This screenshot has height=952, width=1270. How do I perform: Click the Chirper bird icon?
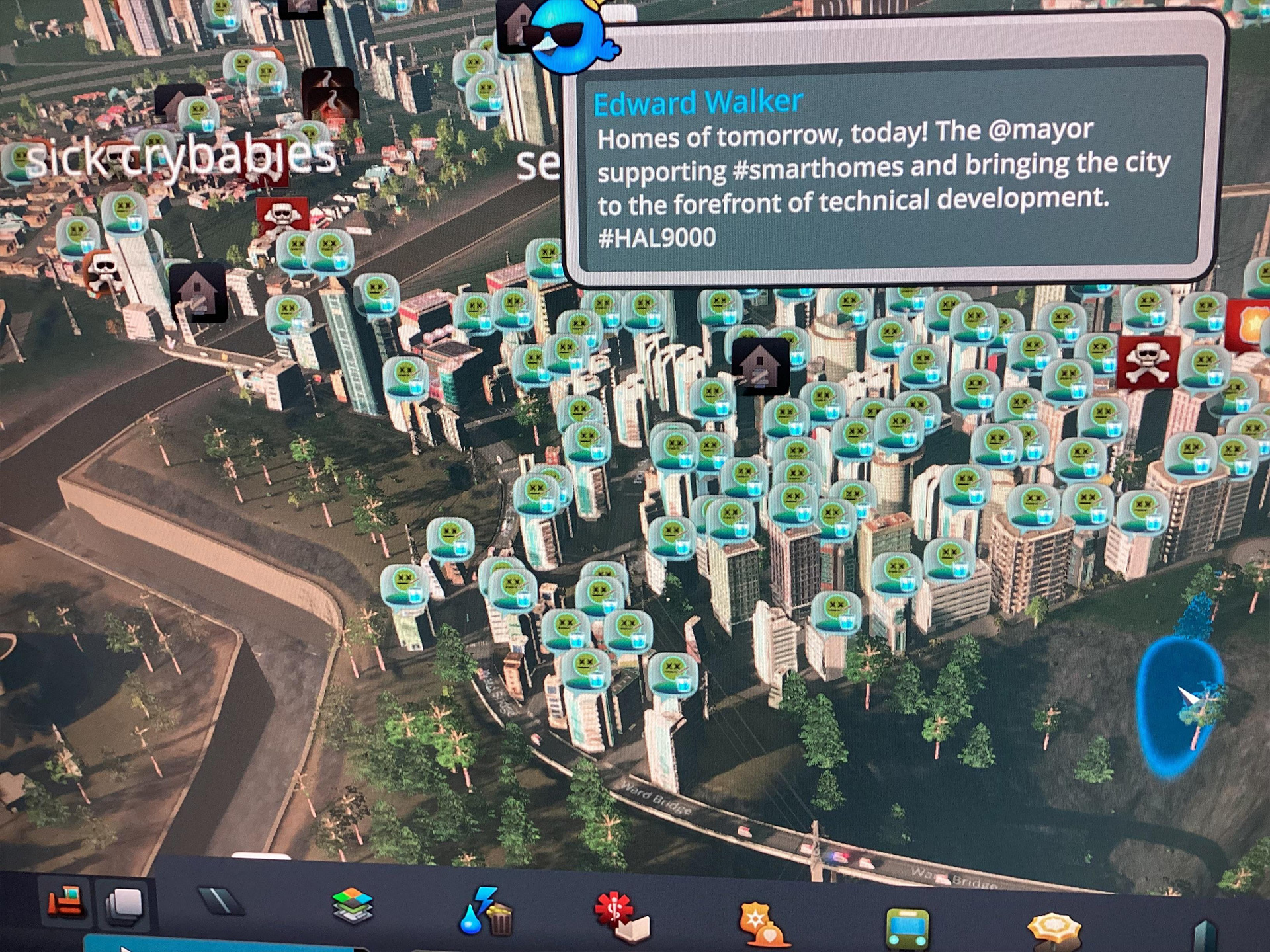click(x=570, y=38)
